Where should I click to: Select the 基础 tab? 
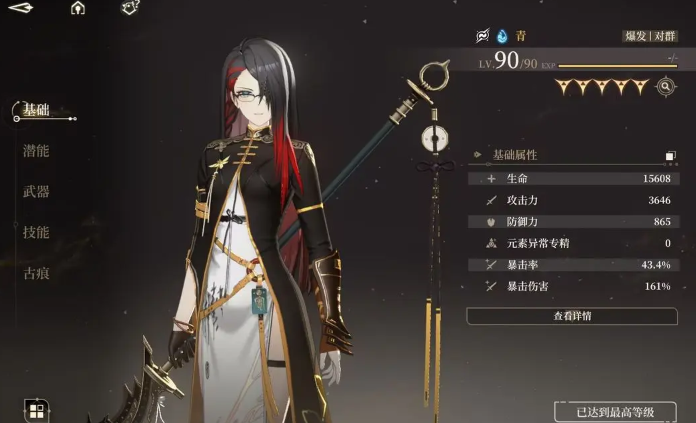(37, 110)
